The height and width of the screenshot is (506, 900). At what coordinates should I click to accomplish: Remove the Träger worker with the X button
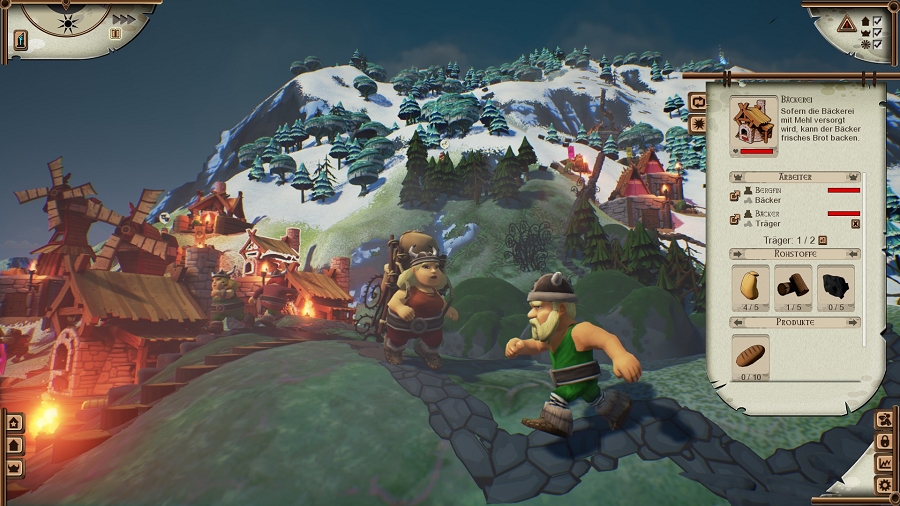coord(855,224)
